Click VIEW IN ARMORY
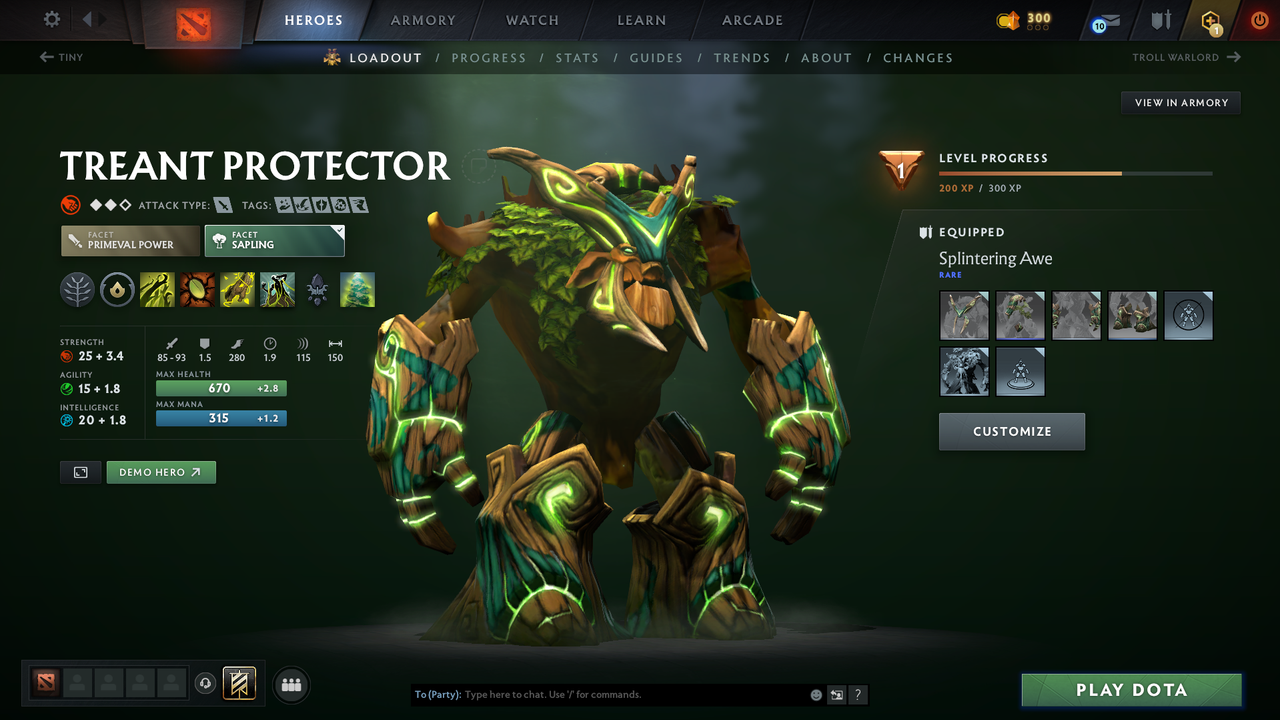 coord(1180,102)
